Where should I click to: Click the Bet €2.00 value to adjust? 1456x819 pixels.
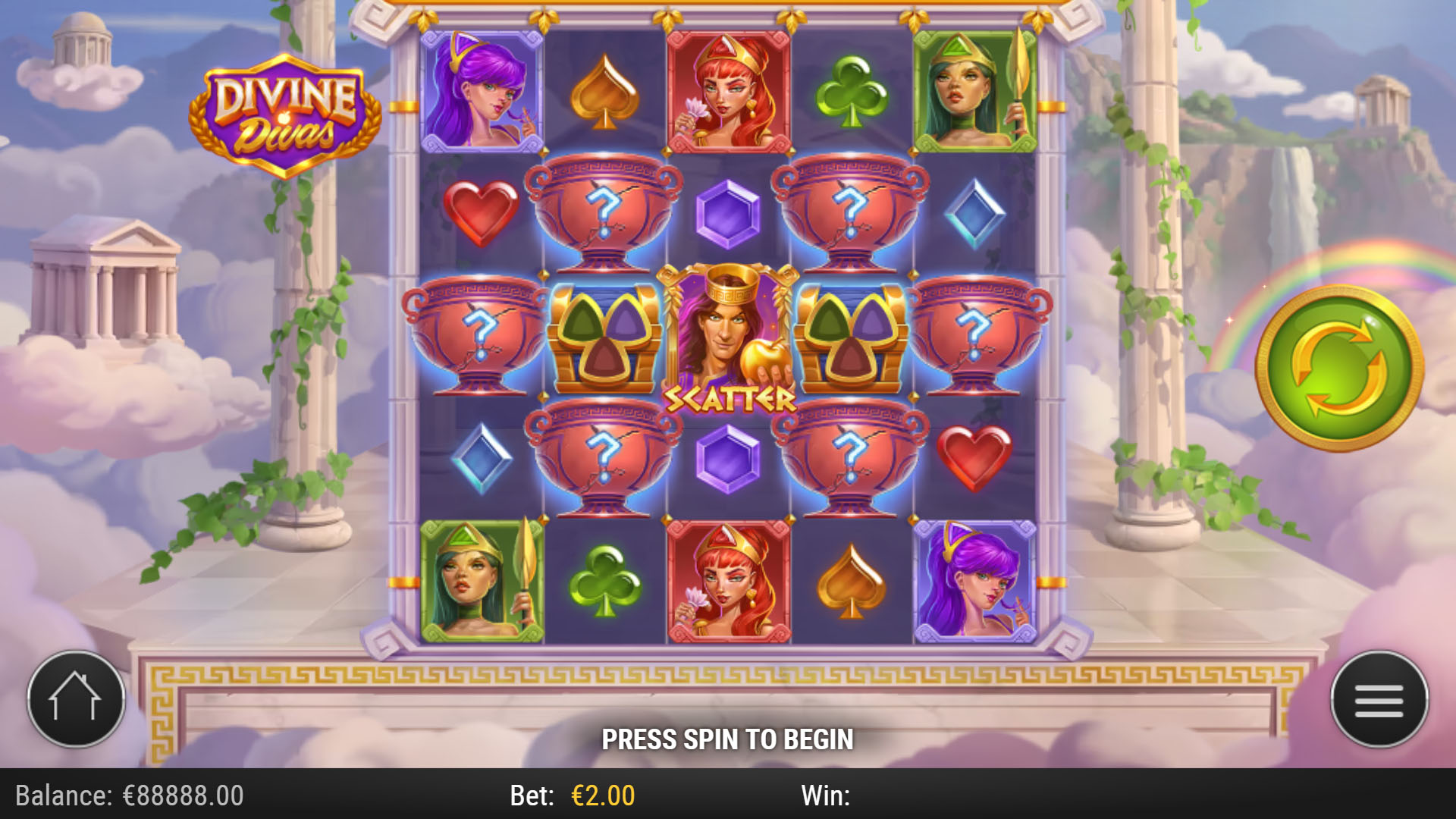pos(603,796)
